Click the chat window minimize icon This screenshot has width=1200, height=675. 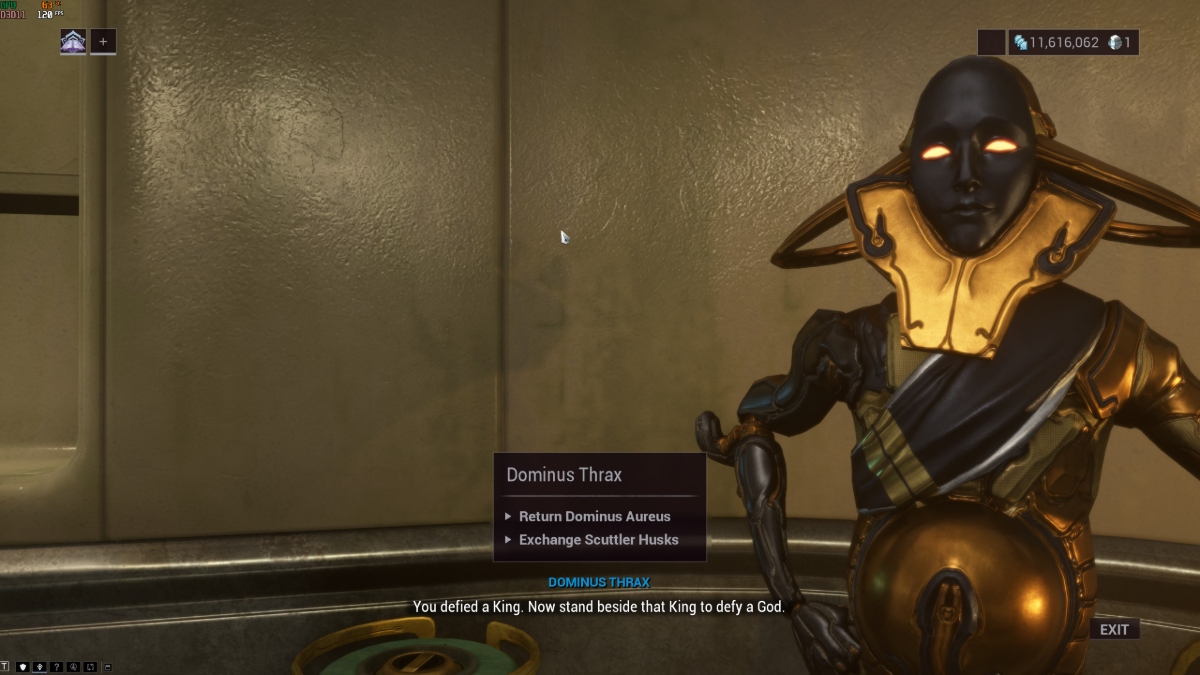pos(107,666)
